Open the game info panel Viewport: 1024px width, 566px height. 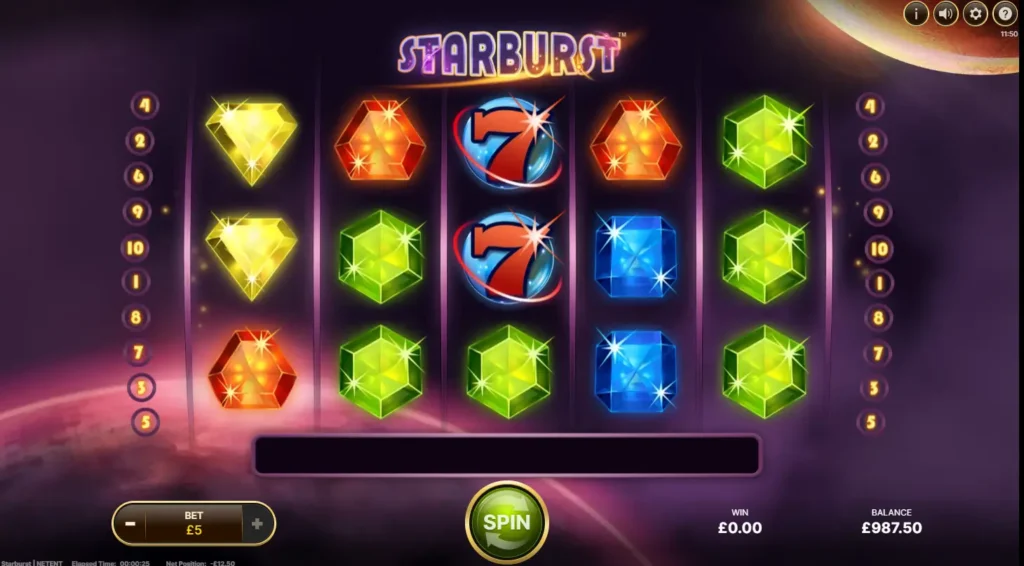click(x=916, y=14)
